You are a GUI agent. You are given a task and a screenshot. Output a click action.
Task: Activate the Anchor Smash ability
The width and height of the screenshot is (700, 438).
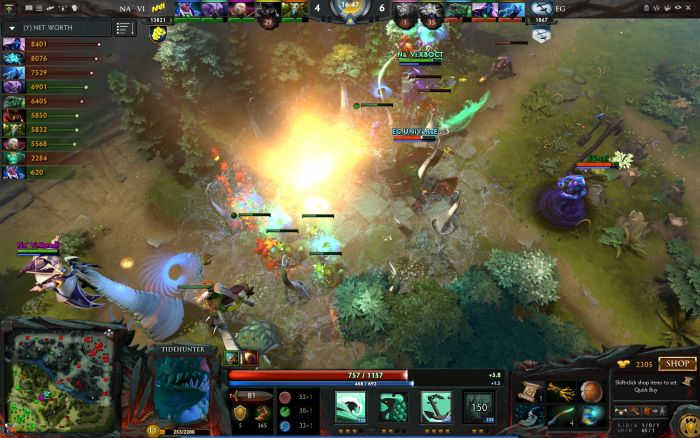(437, 405)
